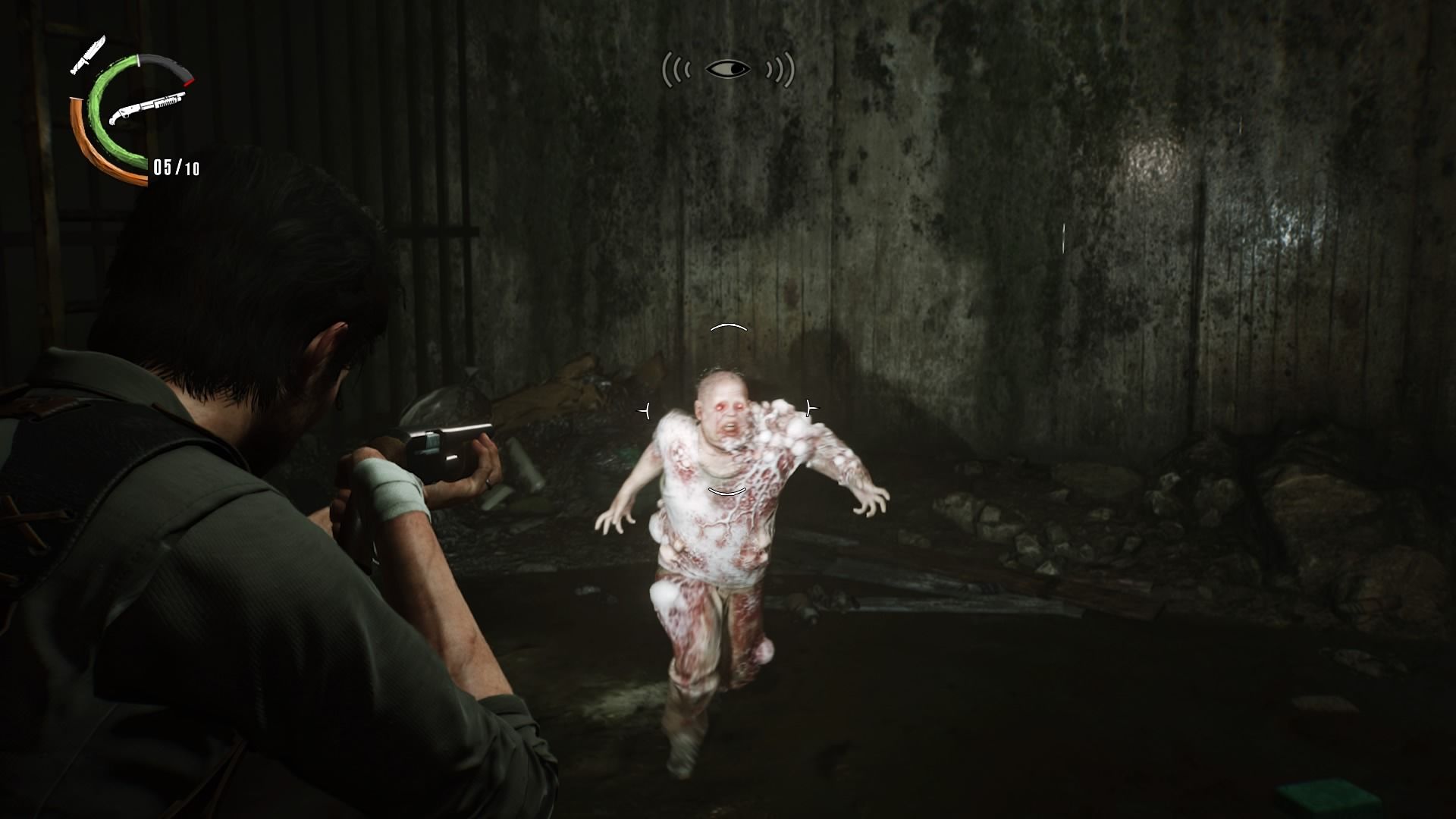
Task: Select the shotgun weapon icon
Action: coord(149,106)
